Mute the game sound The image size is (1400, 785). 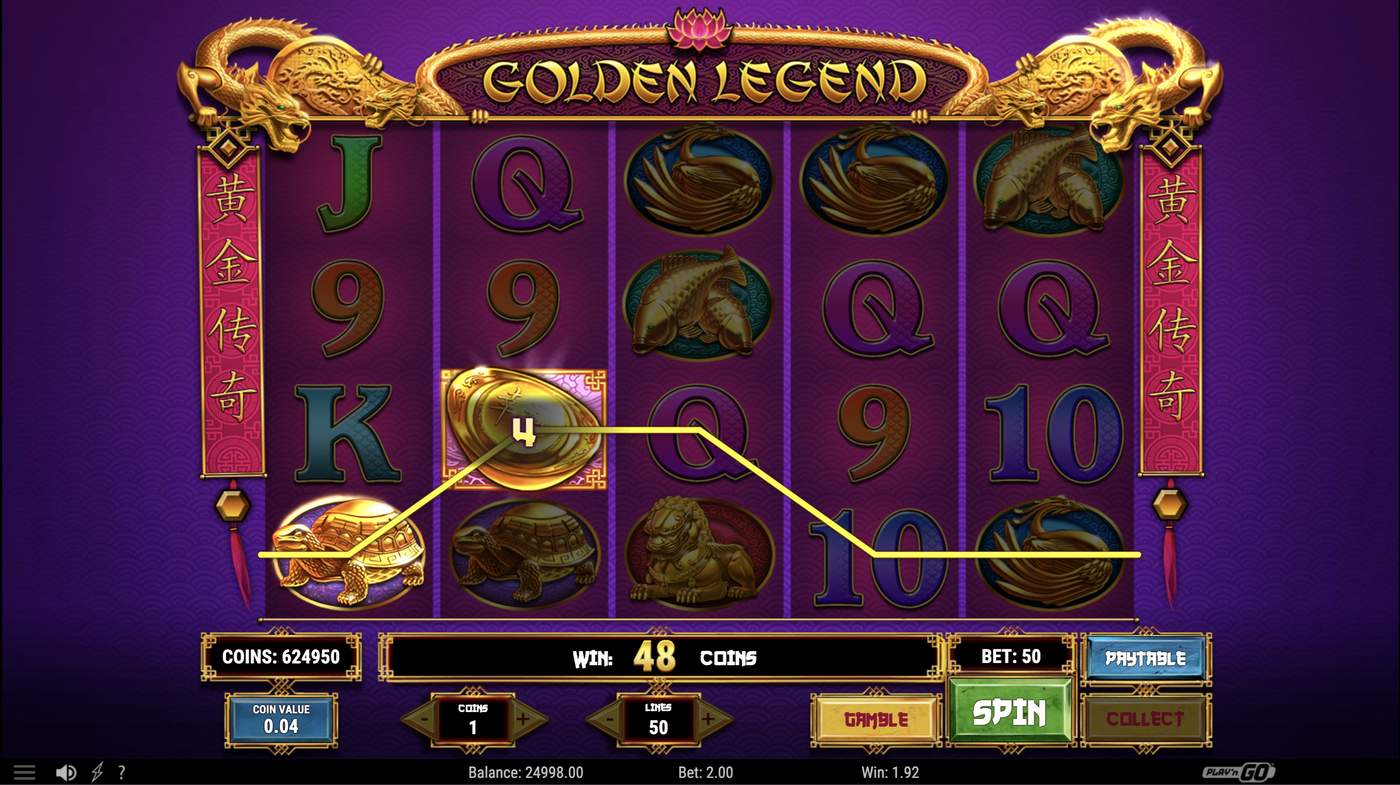(x=67, y=771)
